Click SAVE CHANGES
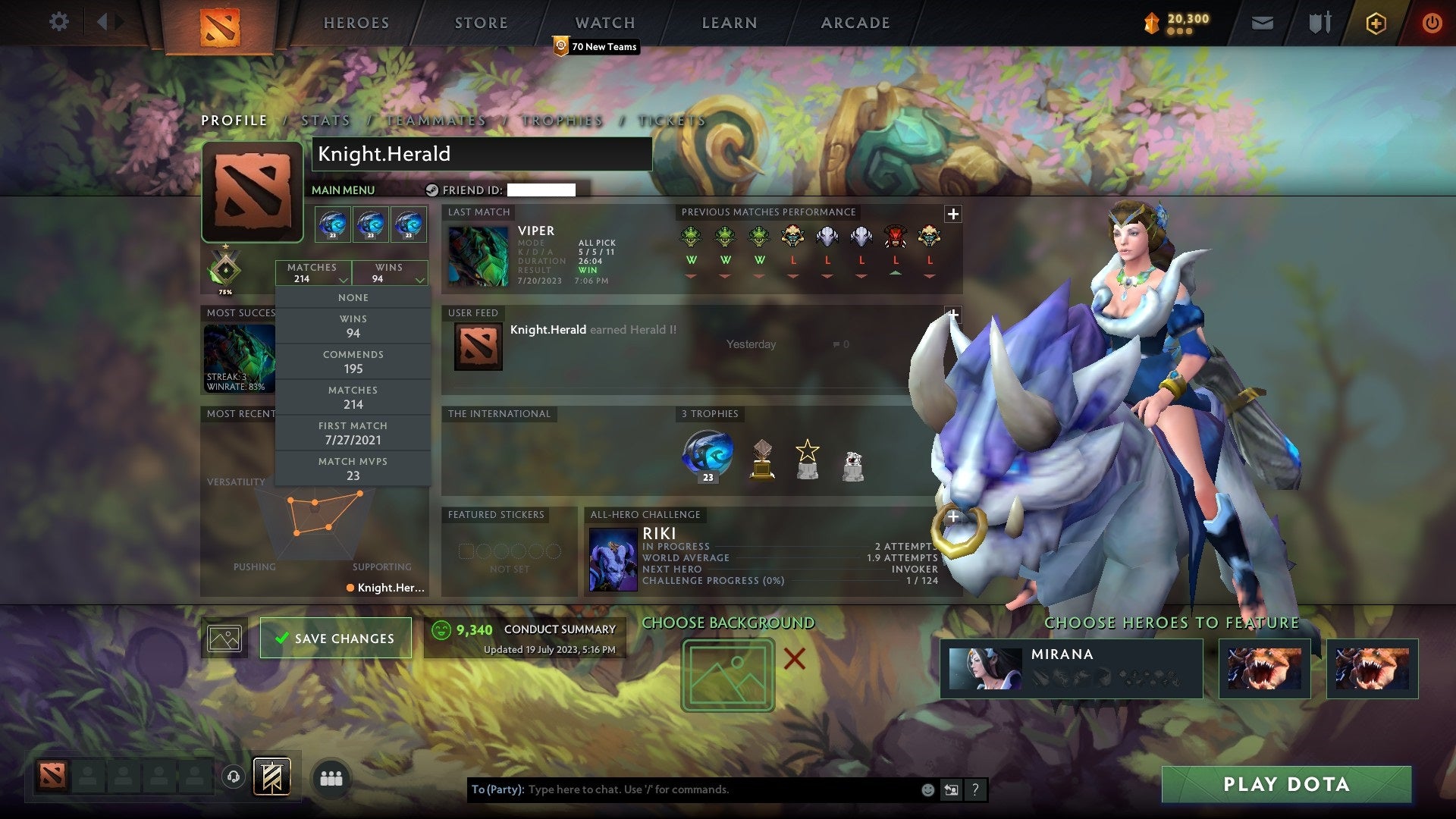Image resolution: width=1456 pixels, height=819 pixels. tap(335, 638)
